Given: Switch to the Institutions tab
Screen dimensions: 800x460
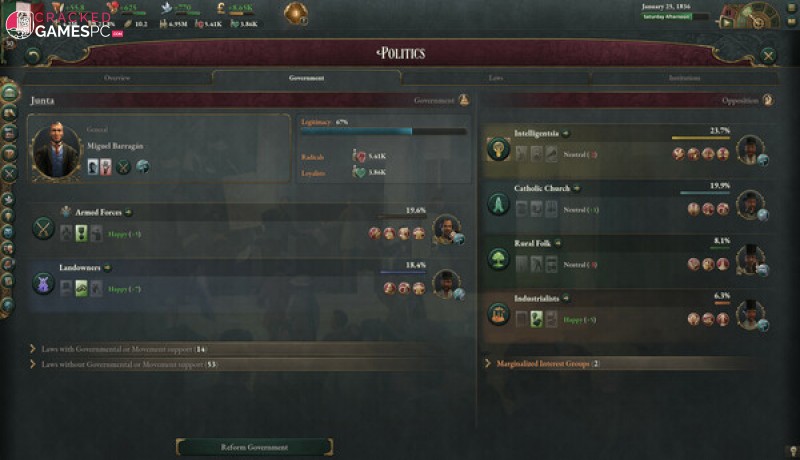Looking at the screenshot, I should (684, 77).
